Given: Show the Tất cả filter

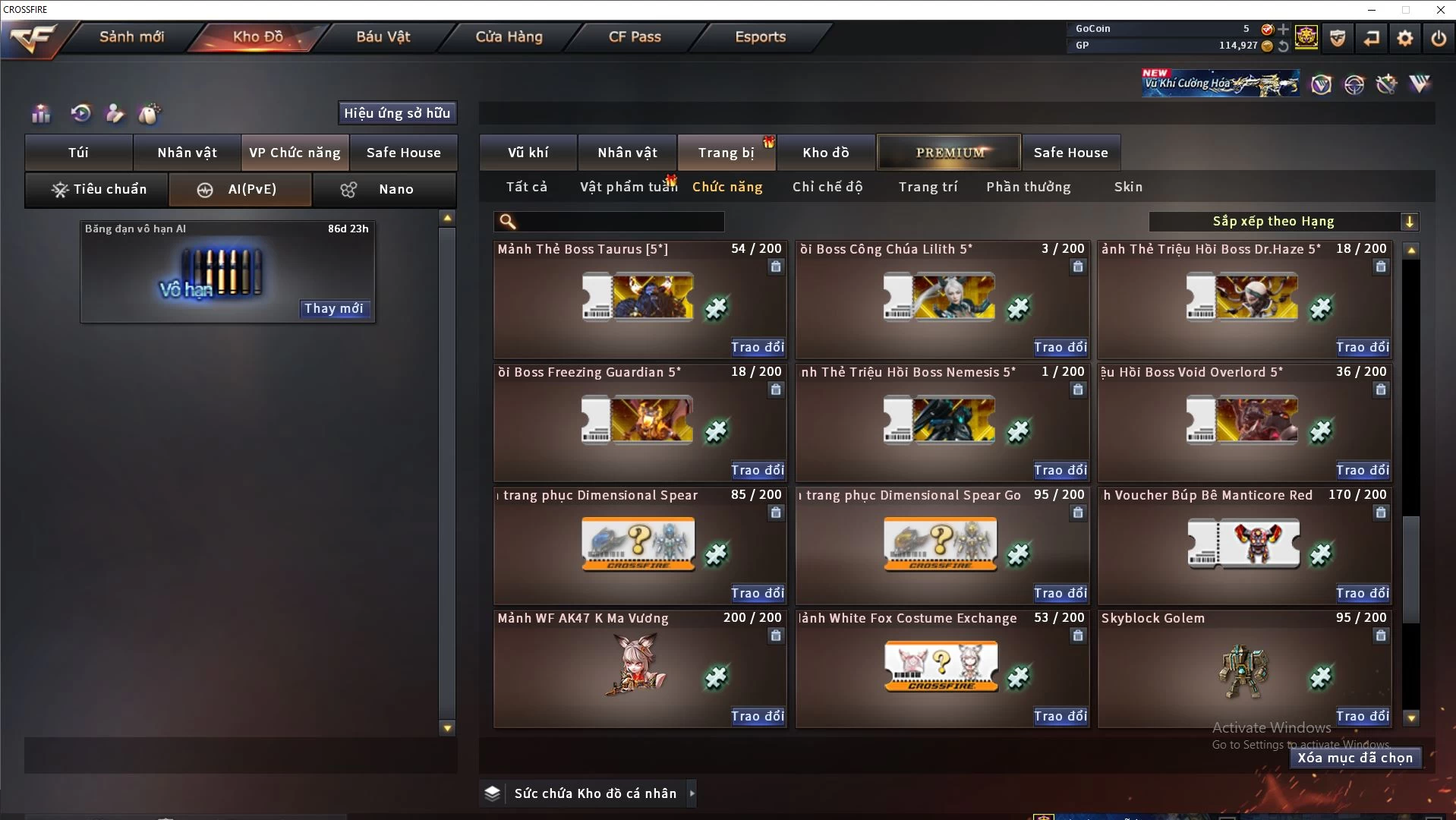Looking at the screenshot, I should [x=526, y=187].
